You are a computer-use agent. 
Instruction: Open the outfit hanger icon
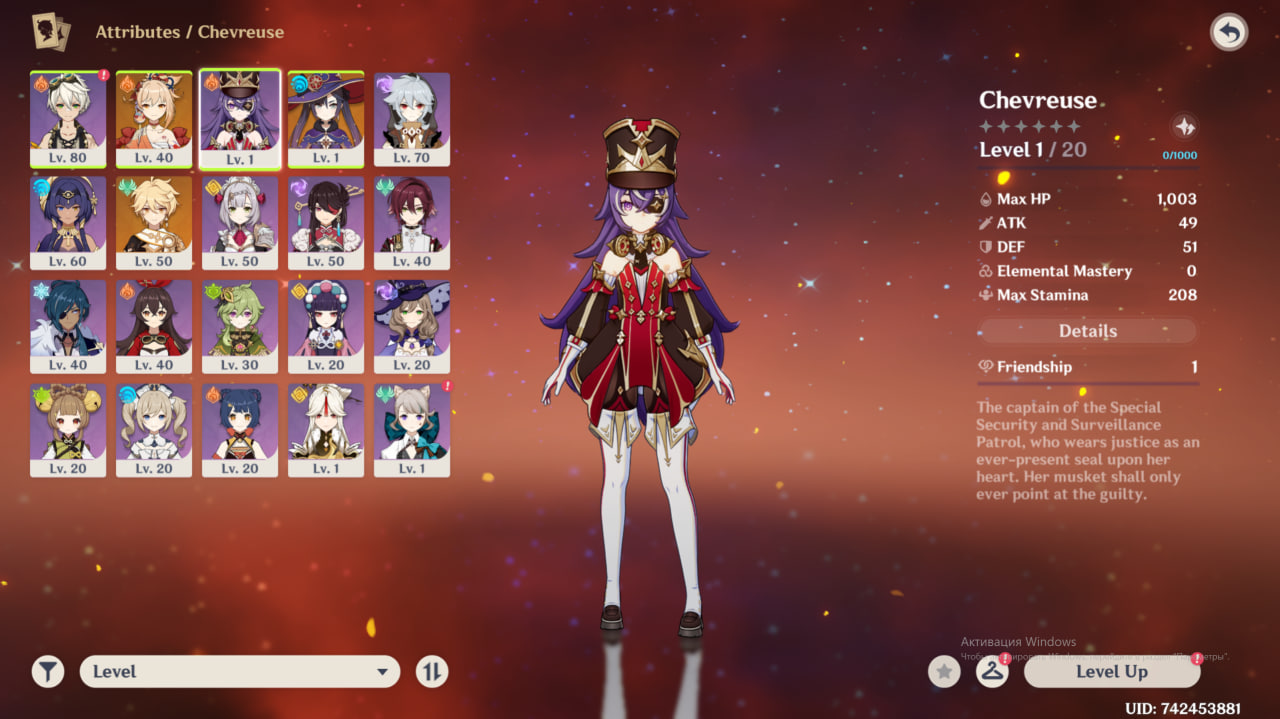[992, 672]
